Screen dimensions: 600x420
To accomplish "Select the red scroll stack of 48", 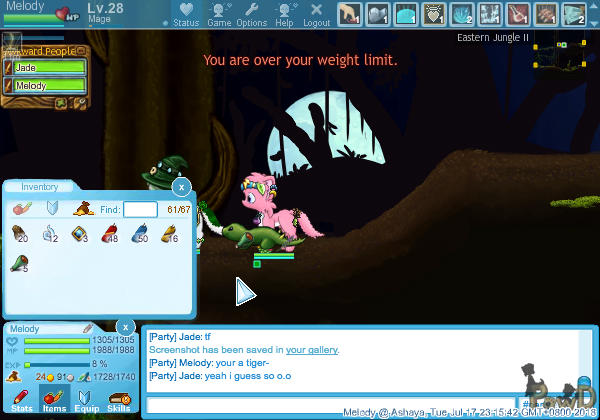I will click(110, 236).
